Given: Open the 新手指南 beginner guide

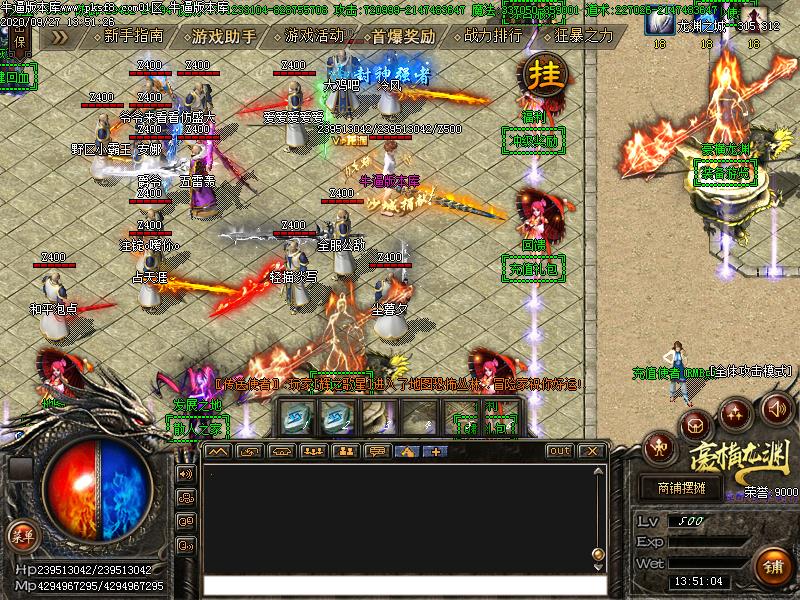Looking at the screenshot, I should click(133, 37).
